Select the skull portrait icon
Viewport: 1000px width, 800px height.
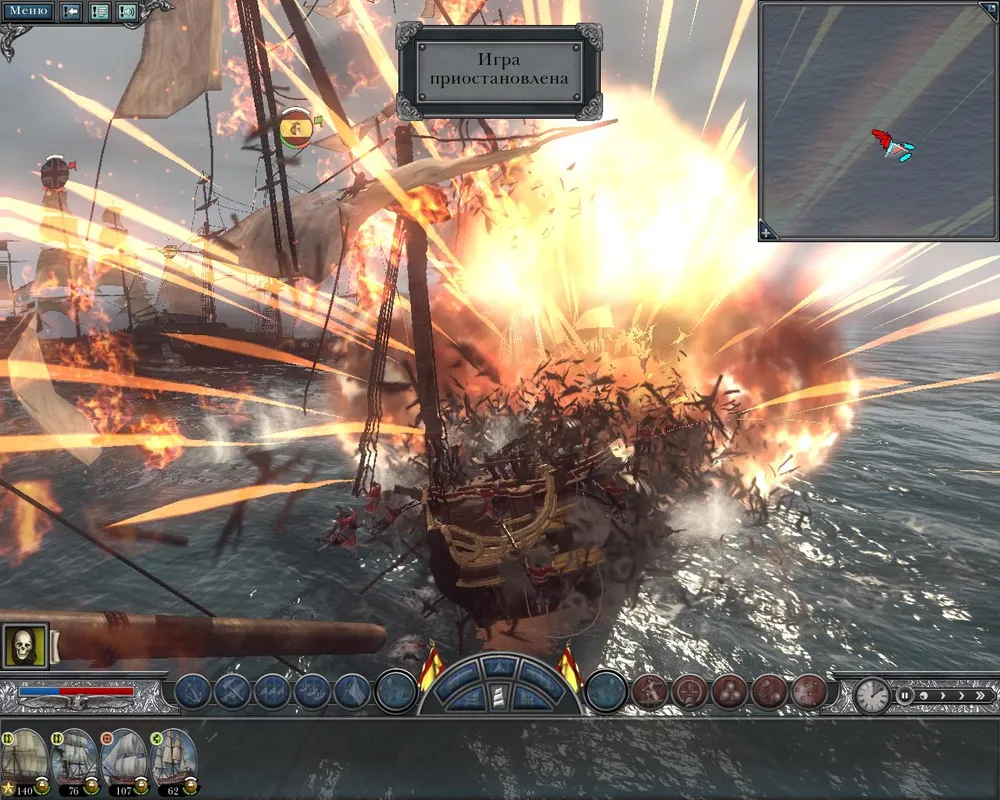(24, 647)
